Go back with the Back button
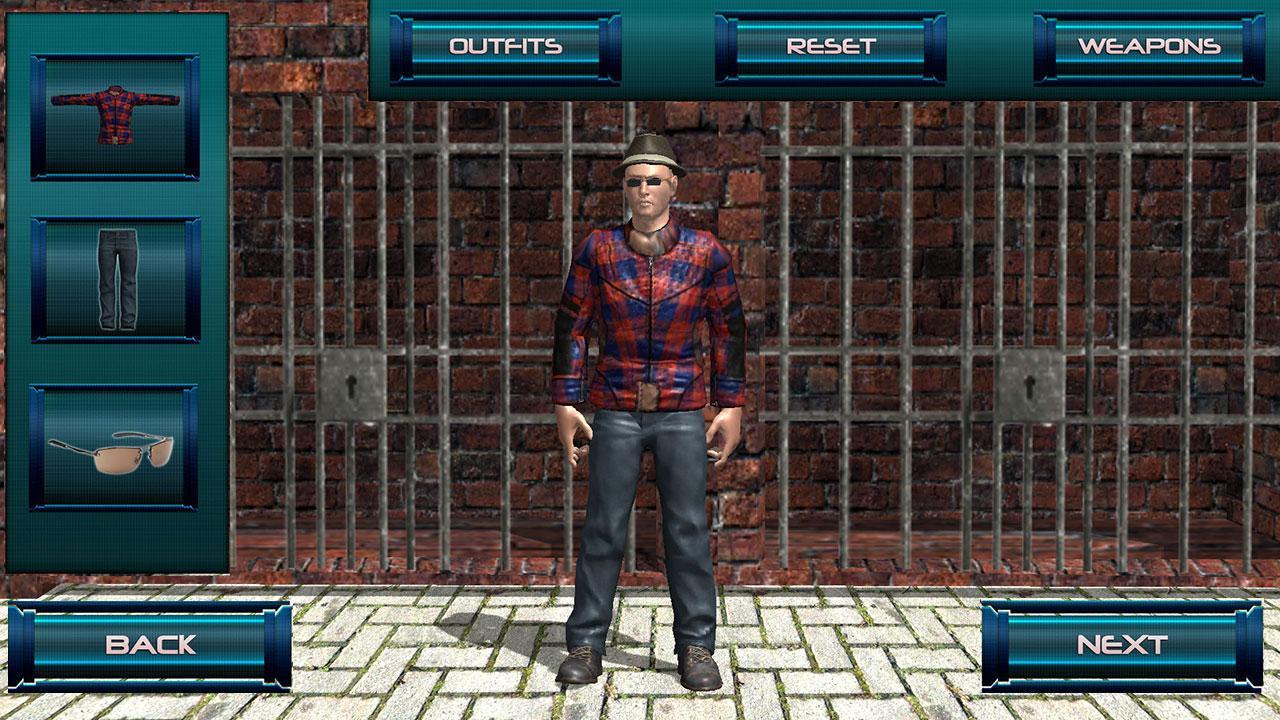The width and height of the screenshot is (1280, 720). click(151, 645)
